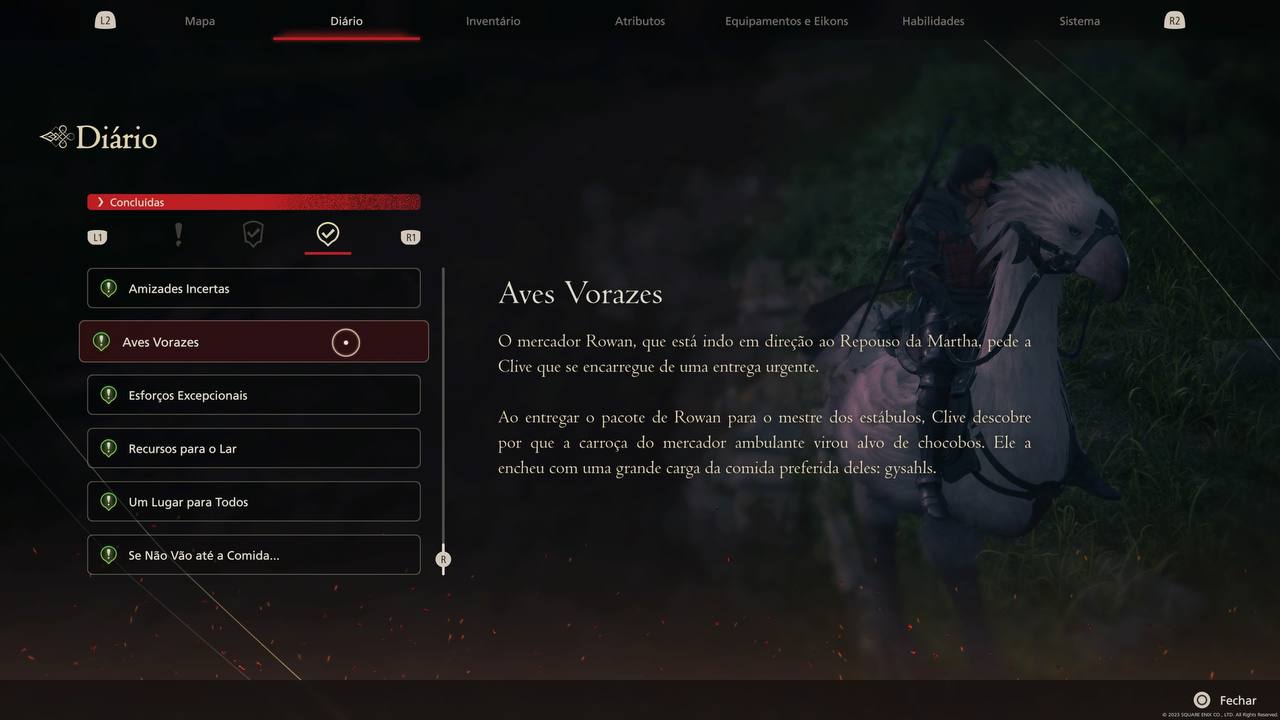Choose the circled checkmark completed filter
This screenshot has height=720, width=1280.
[x=328, y=234]
